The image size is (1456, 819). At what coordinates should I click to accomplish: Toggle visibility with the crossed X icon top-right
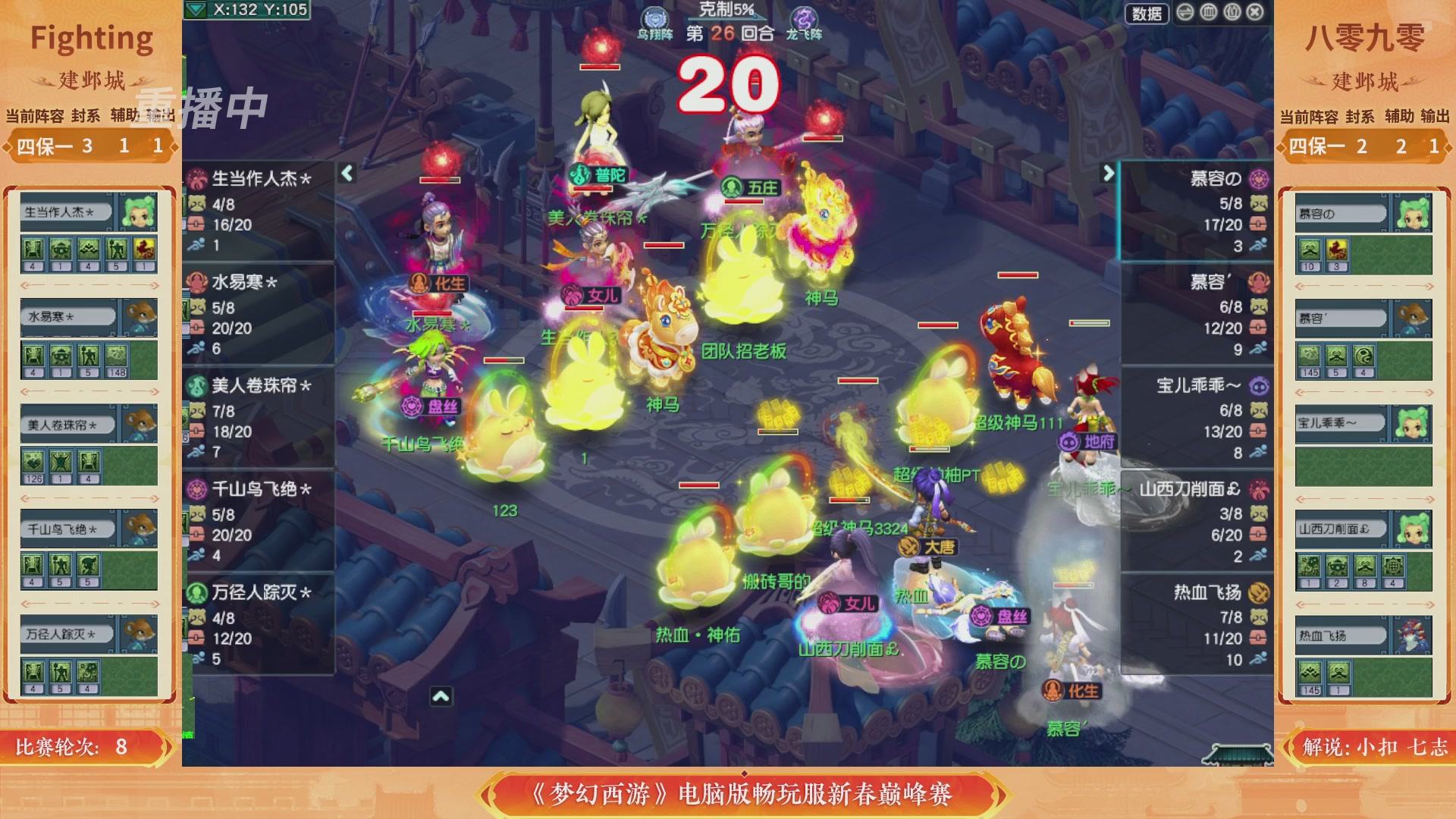tap(1255, 13)
